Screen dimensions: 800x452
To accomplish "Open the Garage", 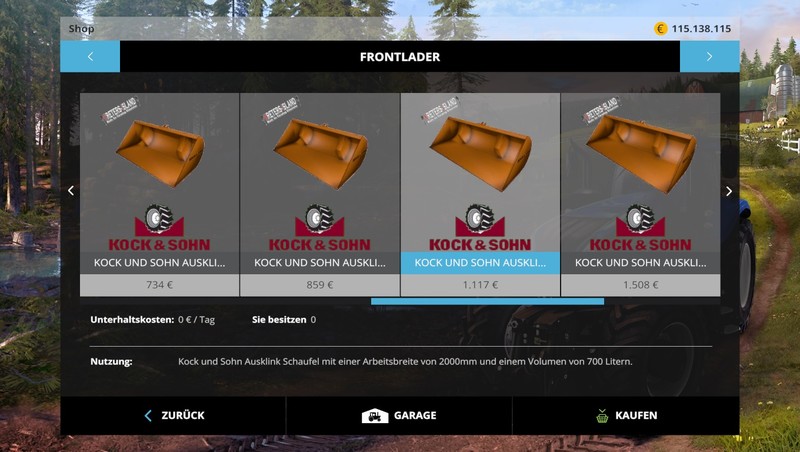I will pos(399,415).
